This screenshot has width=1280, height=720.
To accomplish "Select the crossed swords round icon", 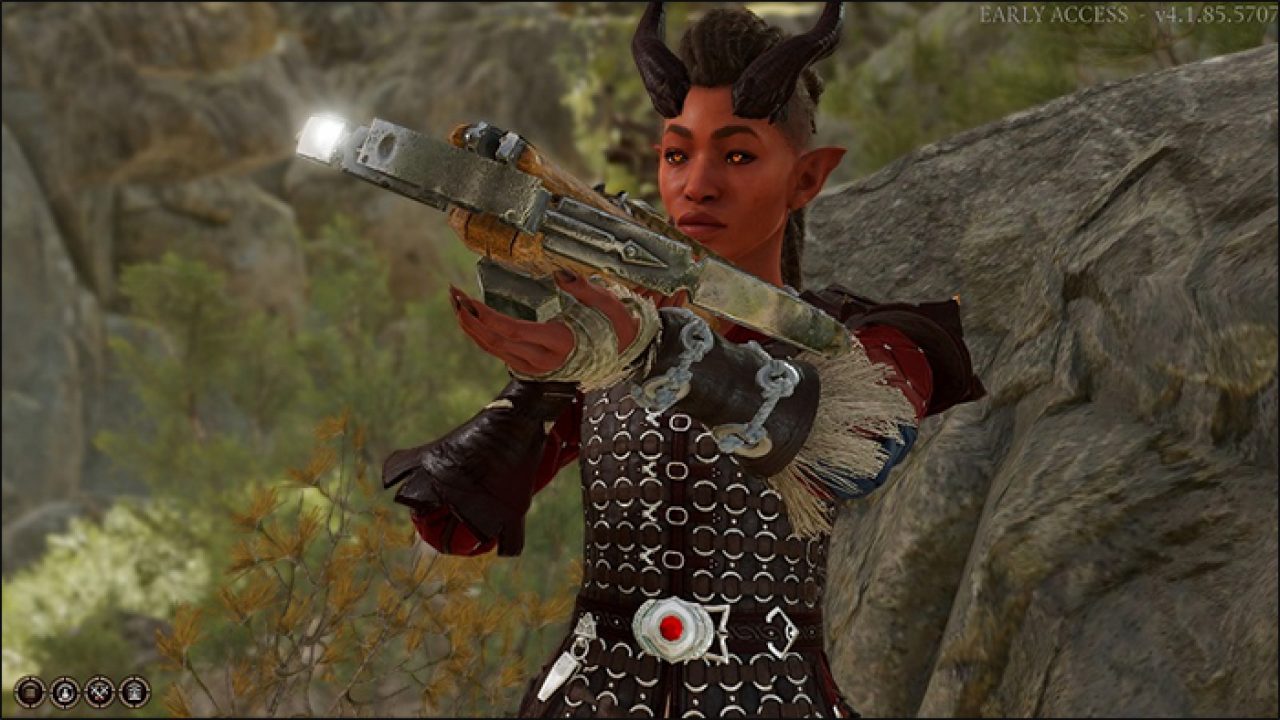I will [100, 691].
